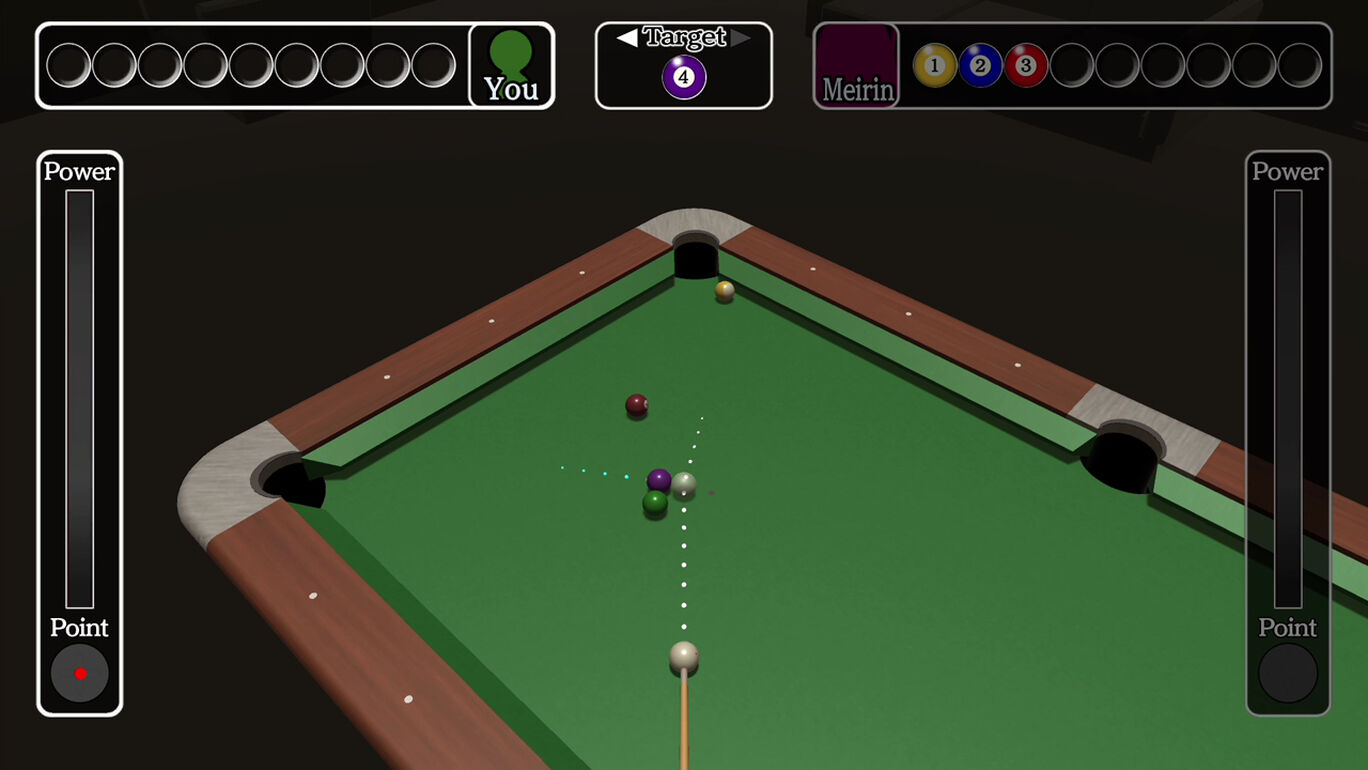The height and width of the screenshot is (770, 1368).
Task: Toggle the red Point indicator on the left
Action: [79, 673]
